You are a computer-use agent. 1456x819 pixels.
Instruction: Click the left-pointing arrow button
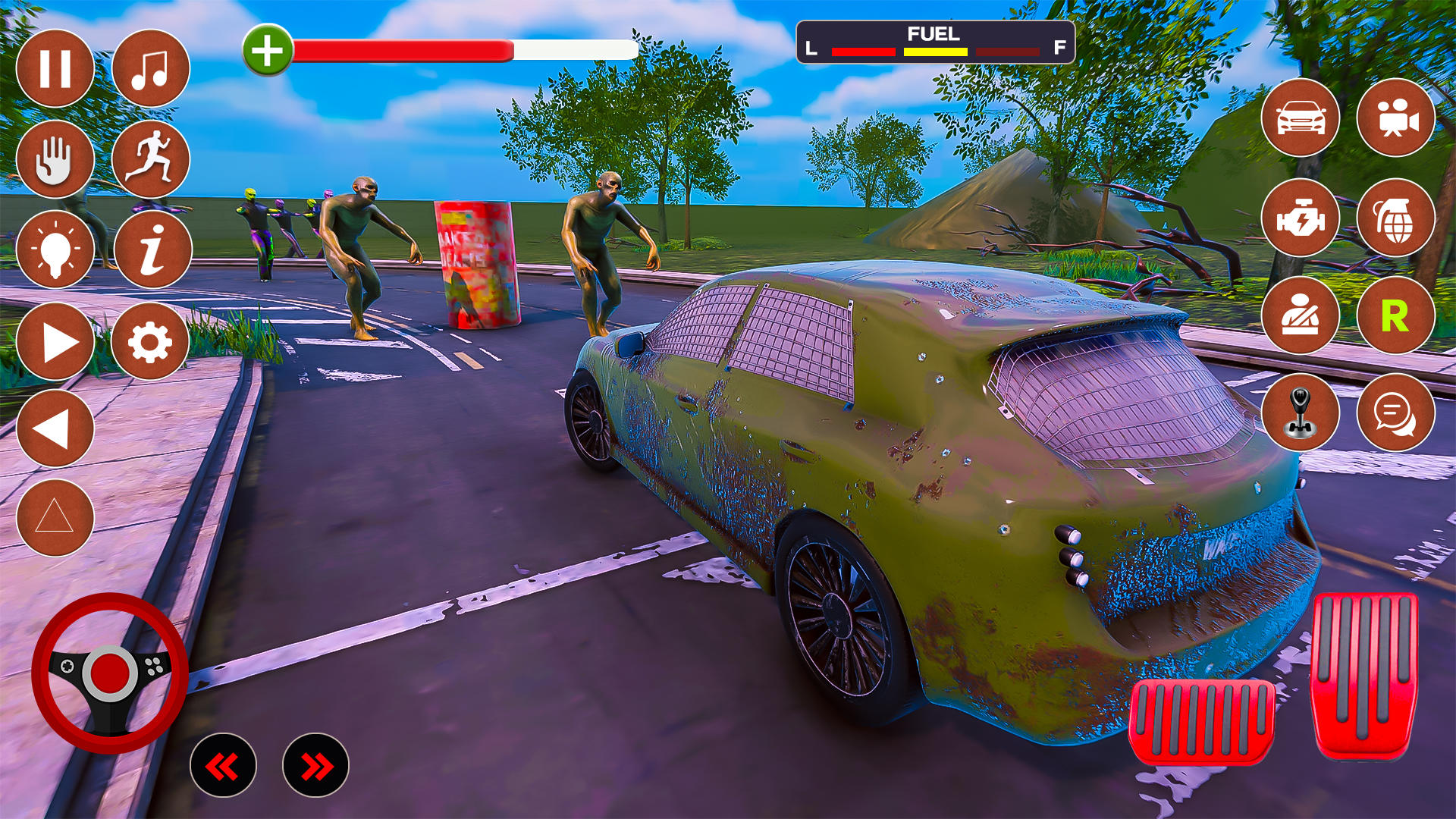click(55, 429)
